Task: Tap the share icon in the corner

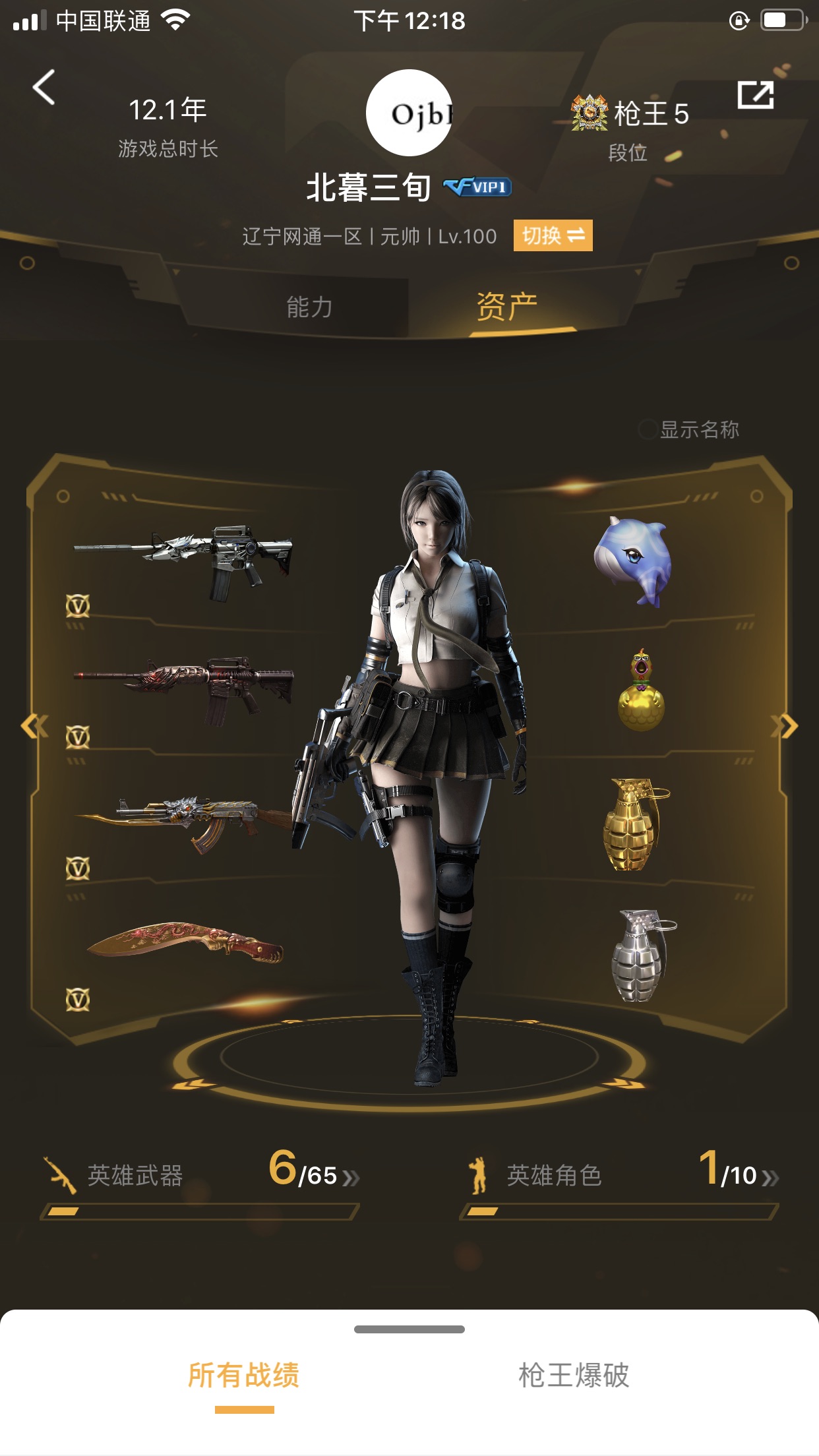Action: (754, 96)
